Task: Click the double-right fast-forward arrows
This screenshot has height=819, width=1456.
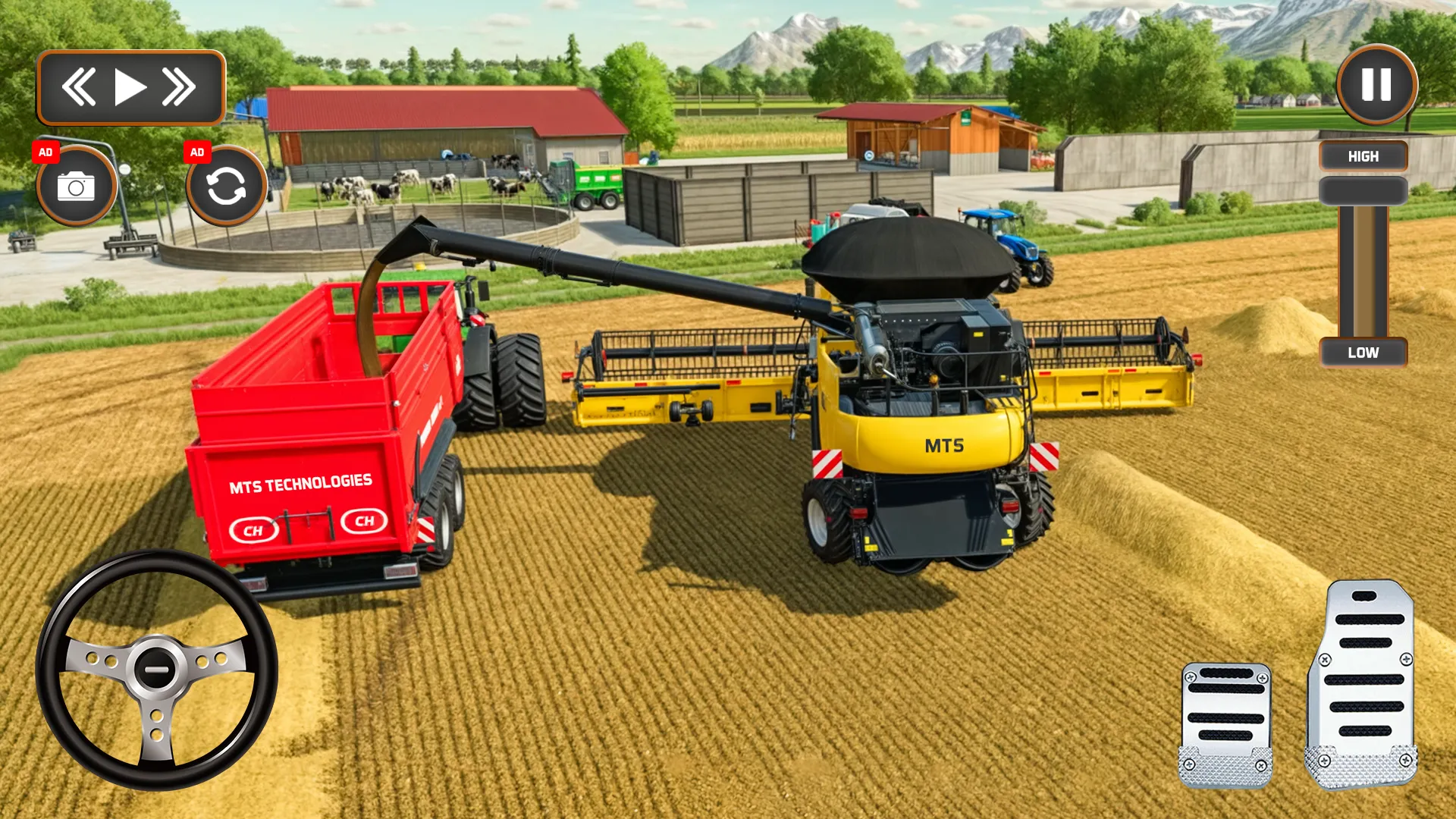Action: 179,86
